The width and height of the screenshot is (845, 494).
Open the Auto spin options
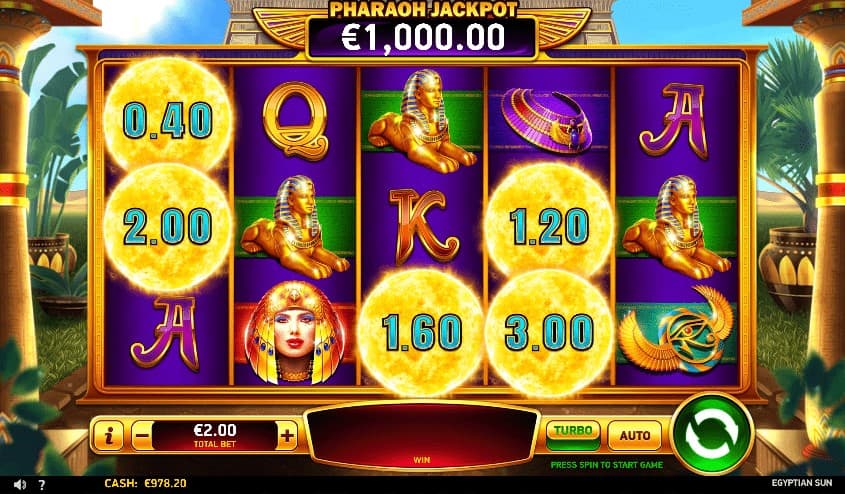[x=634, y=435]
